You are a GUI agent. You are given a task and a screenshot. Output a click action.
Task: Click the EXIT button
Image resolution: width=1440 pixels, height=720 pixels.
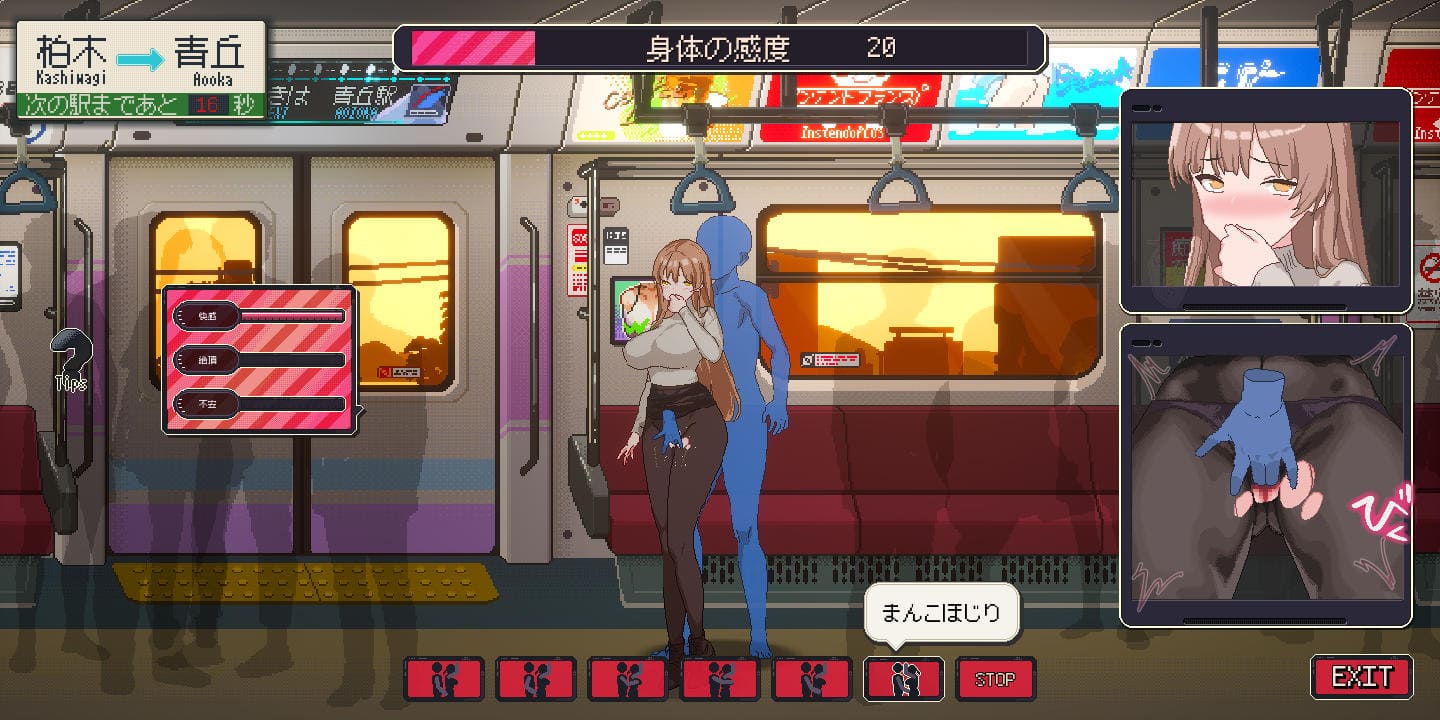1361,677
